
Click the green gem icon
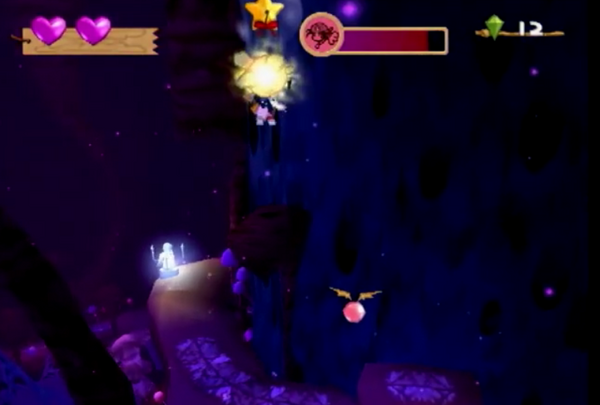(493, 27)
